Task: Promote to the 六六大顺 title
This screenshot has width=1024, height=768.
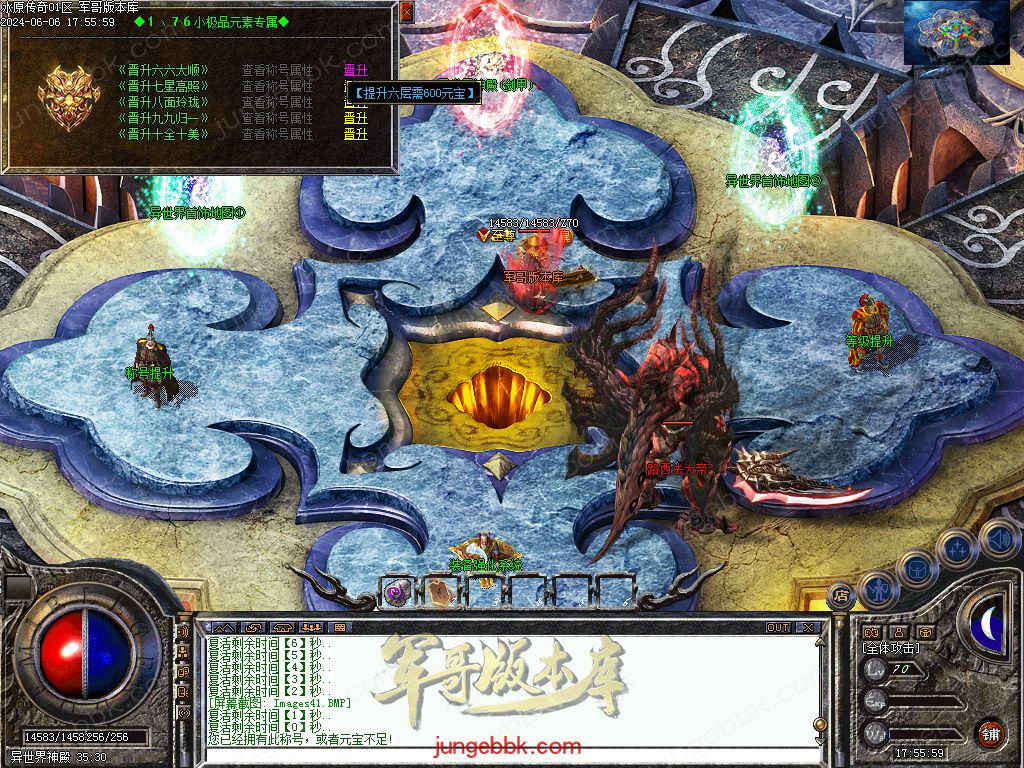Action: 355,70
